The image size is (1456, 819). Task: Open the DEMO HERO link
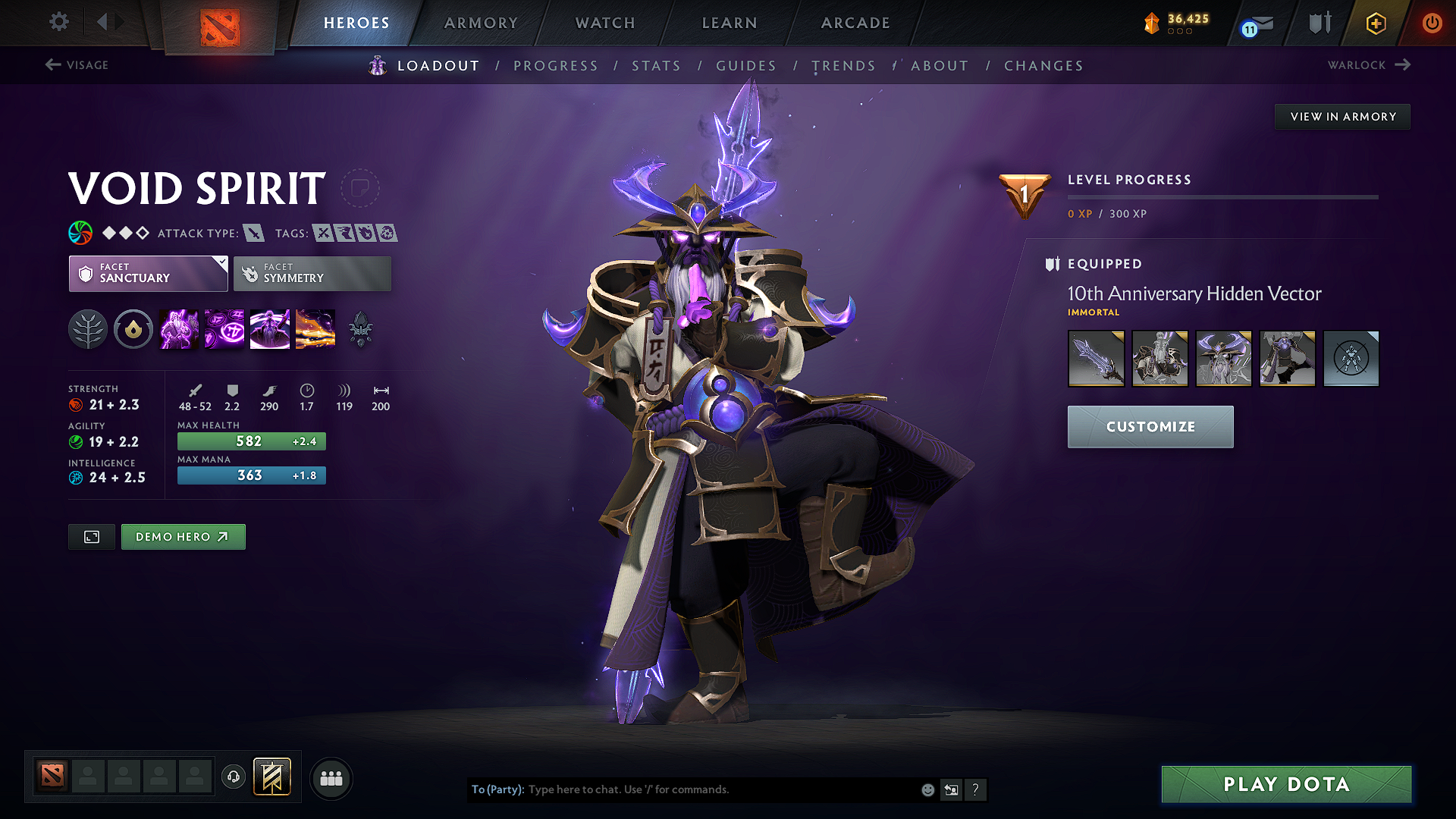[x=183, y=536]
